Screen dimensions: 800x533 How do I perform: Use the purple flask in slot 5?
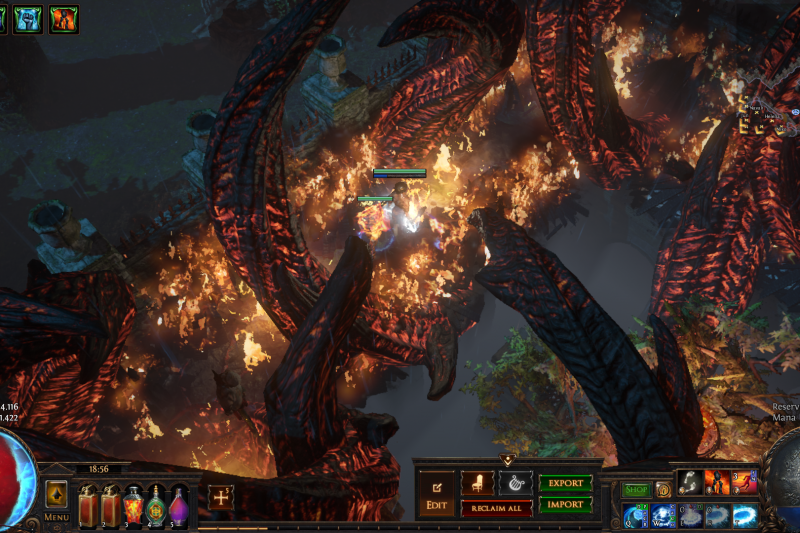point(178,505)
